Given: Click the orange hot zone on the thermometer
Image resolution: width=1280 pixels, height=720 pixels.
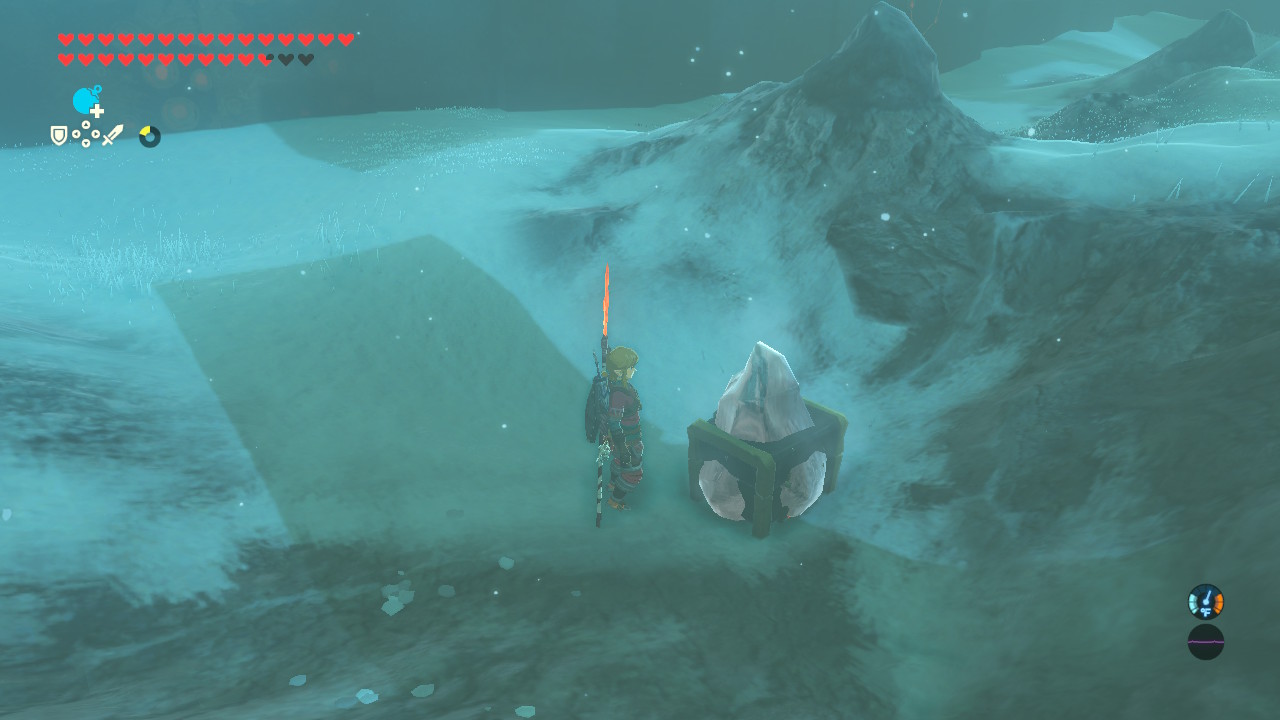Looking at the screenshot, I should [1218, 603].
